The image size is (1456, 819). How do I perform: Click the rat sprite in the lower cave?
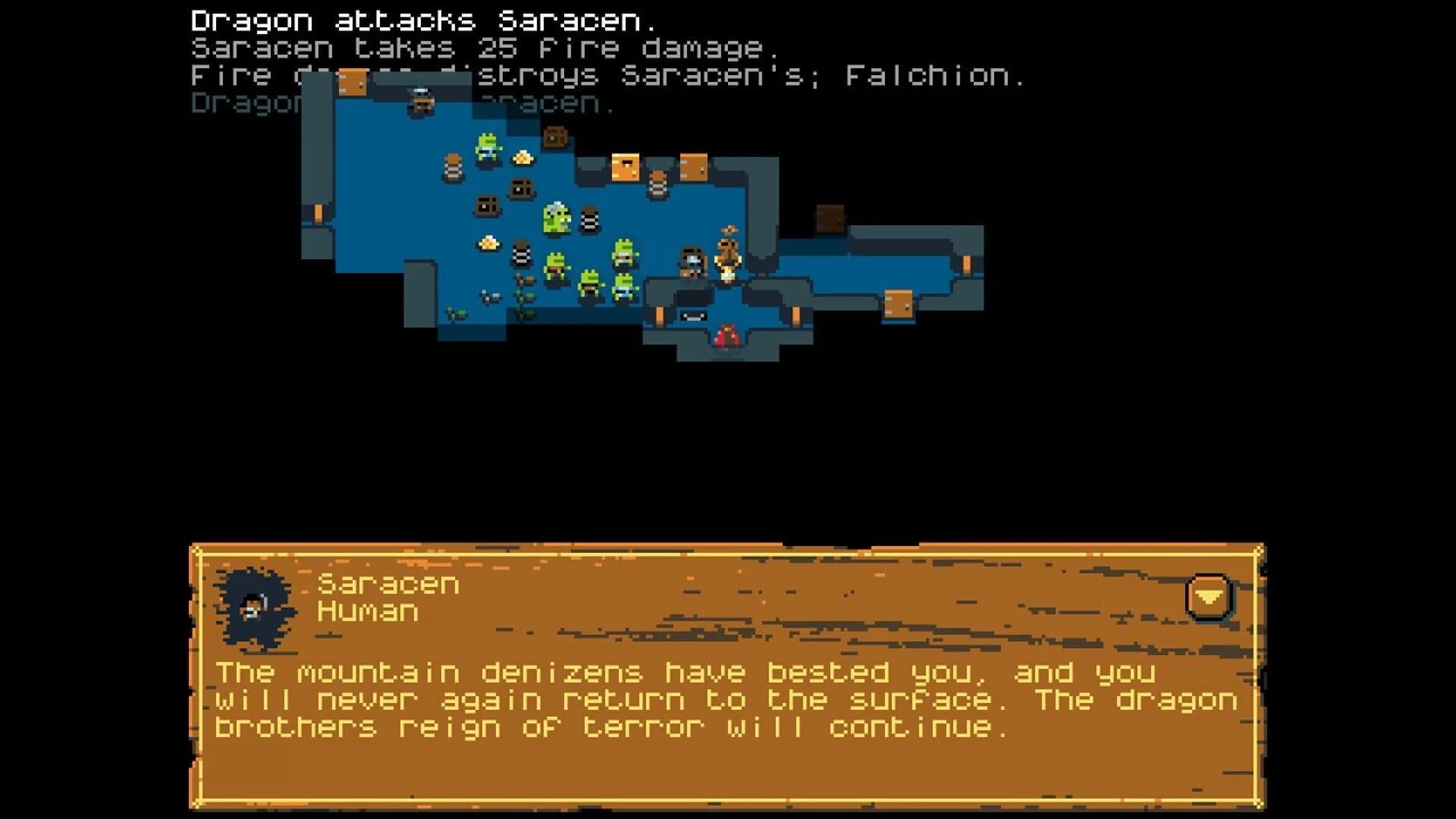tap(491, 296)
